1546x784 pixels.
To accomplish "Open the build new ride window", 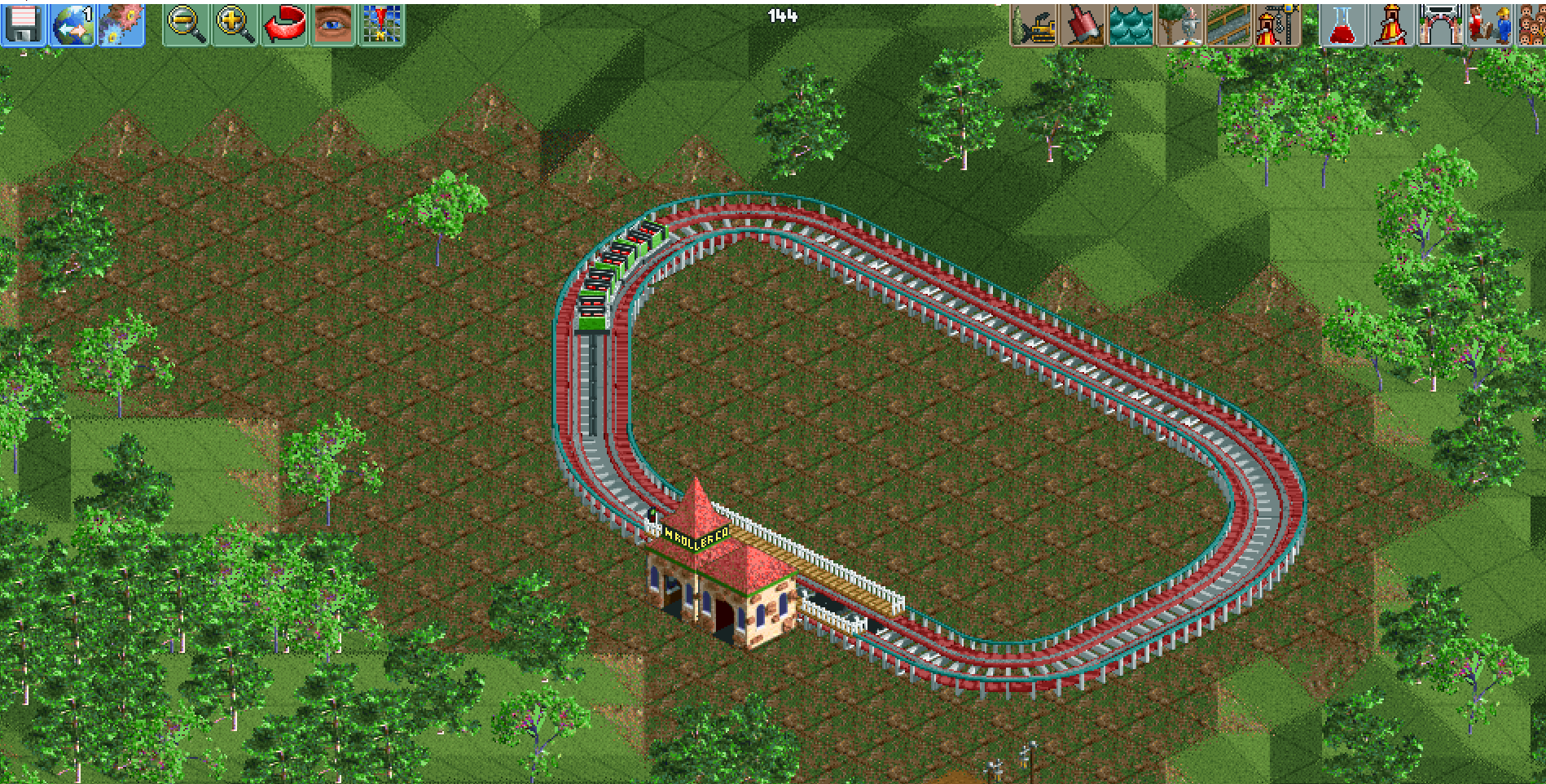I will tap(1276, 24).
